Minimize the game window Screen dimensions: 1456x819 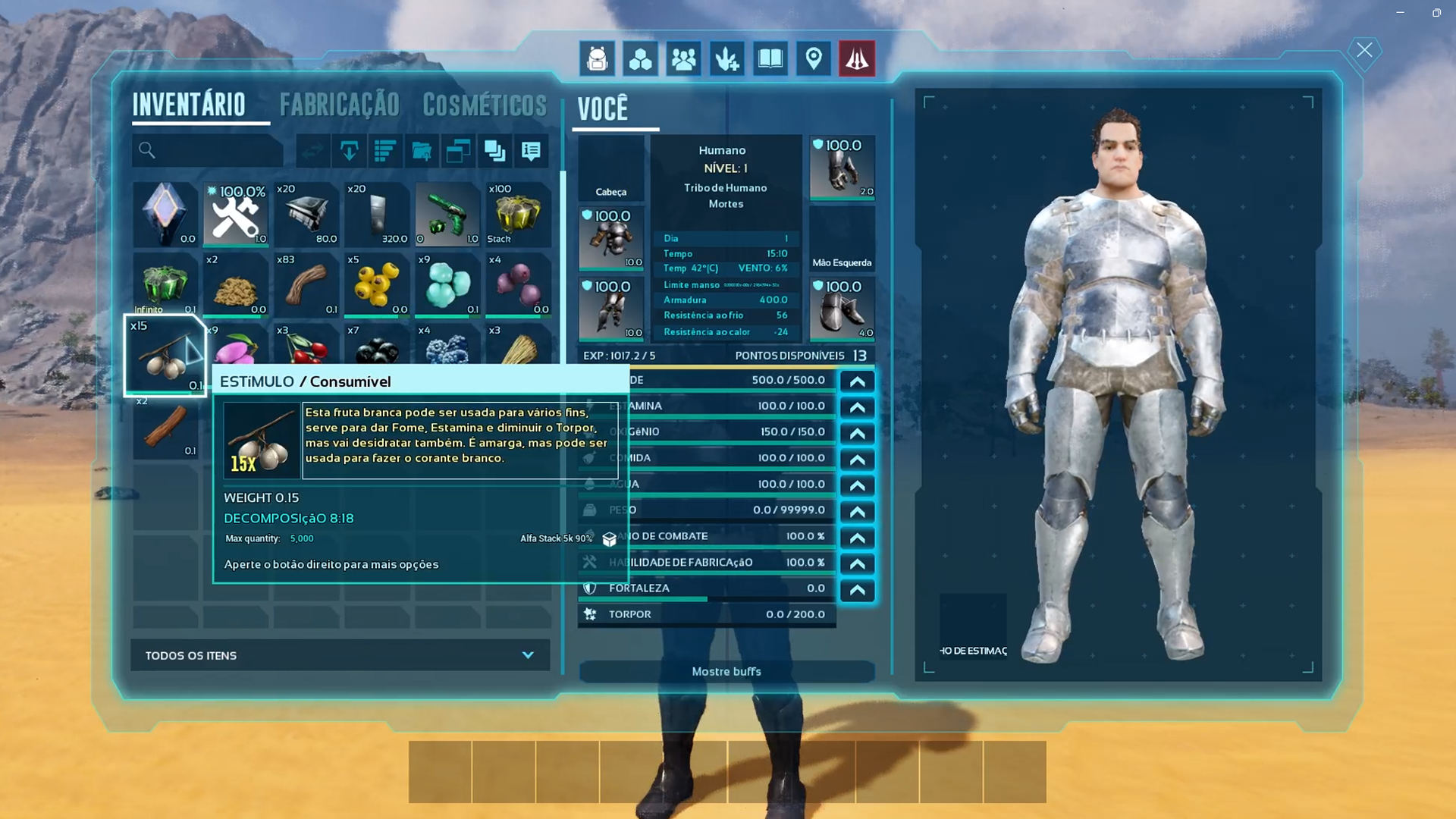[x=1400, y=13]
